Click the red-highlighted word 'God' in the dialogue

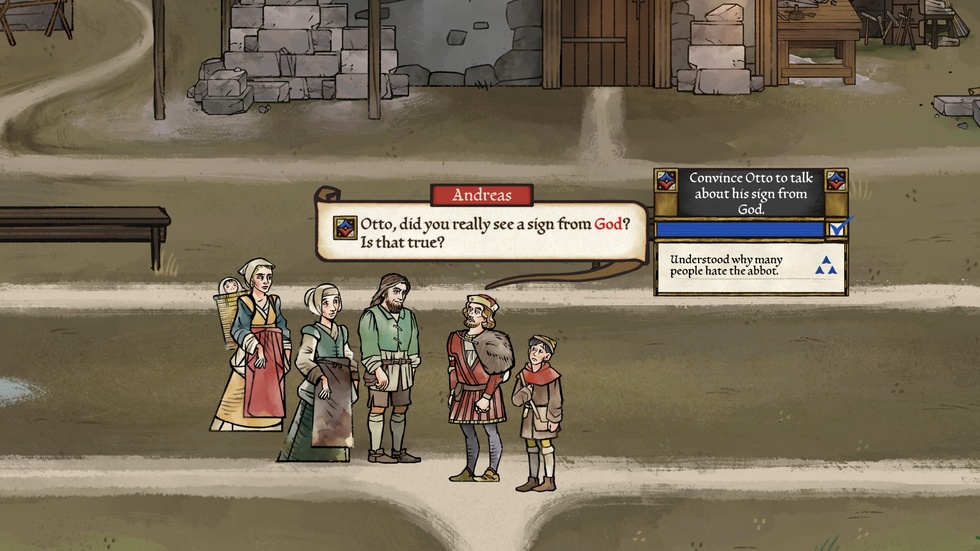[x=609, y=224]
